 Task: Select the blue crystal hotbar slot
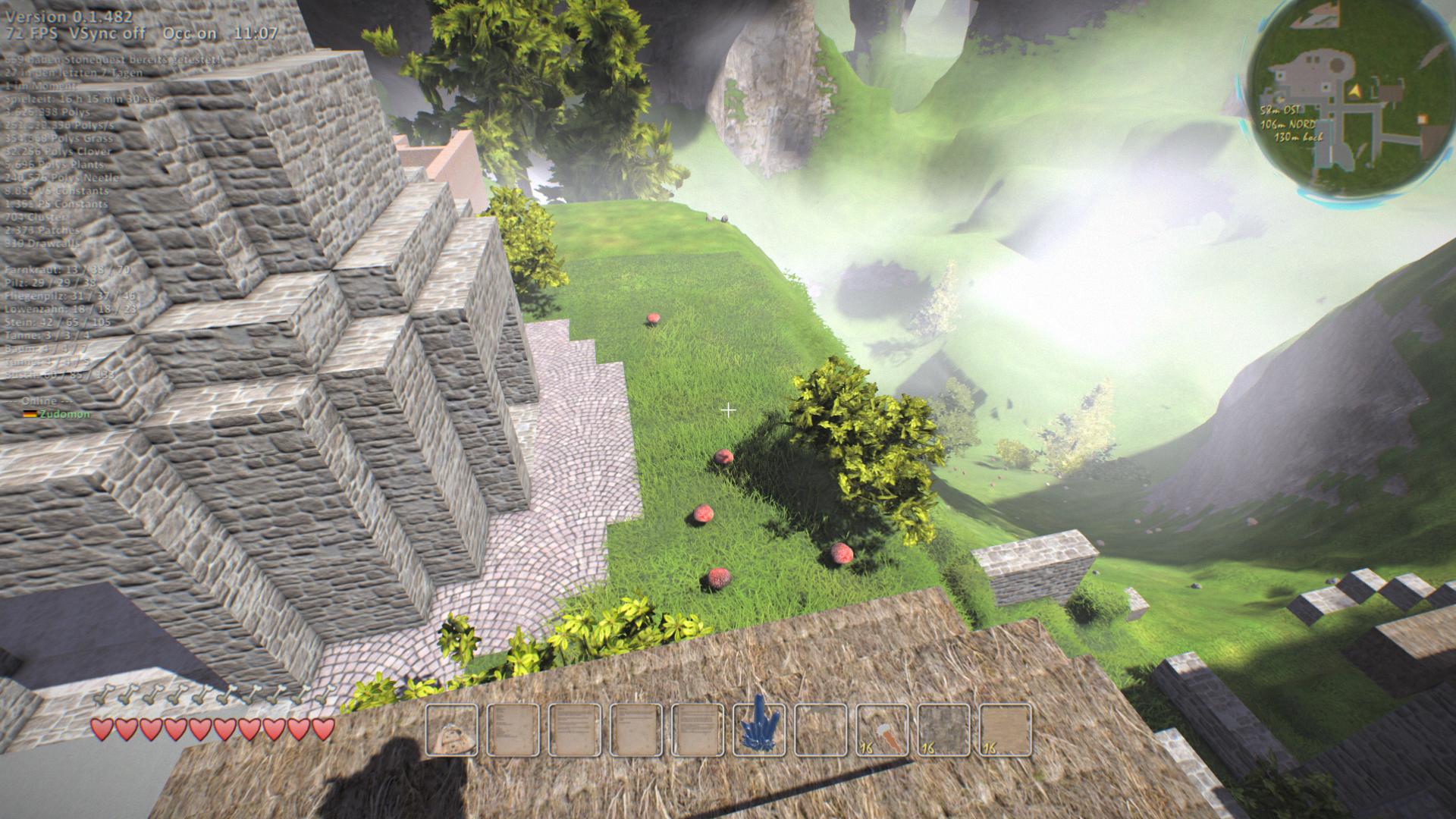point(759,730)
